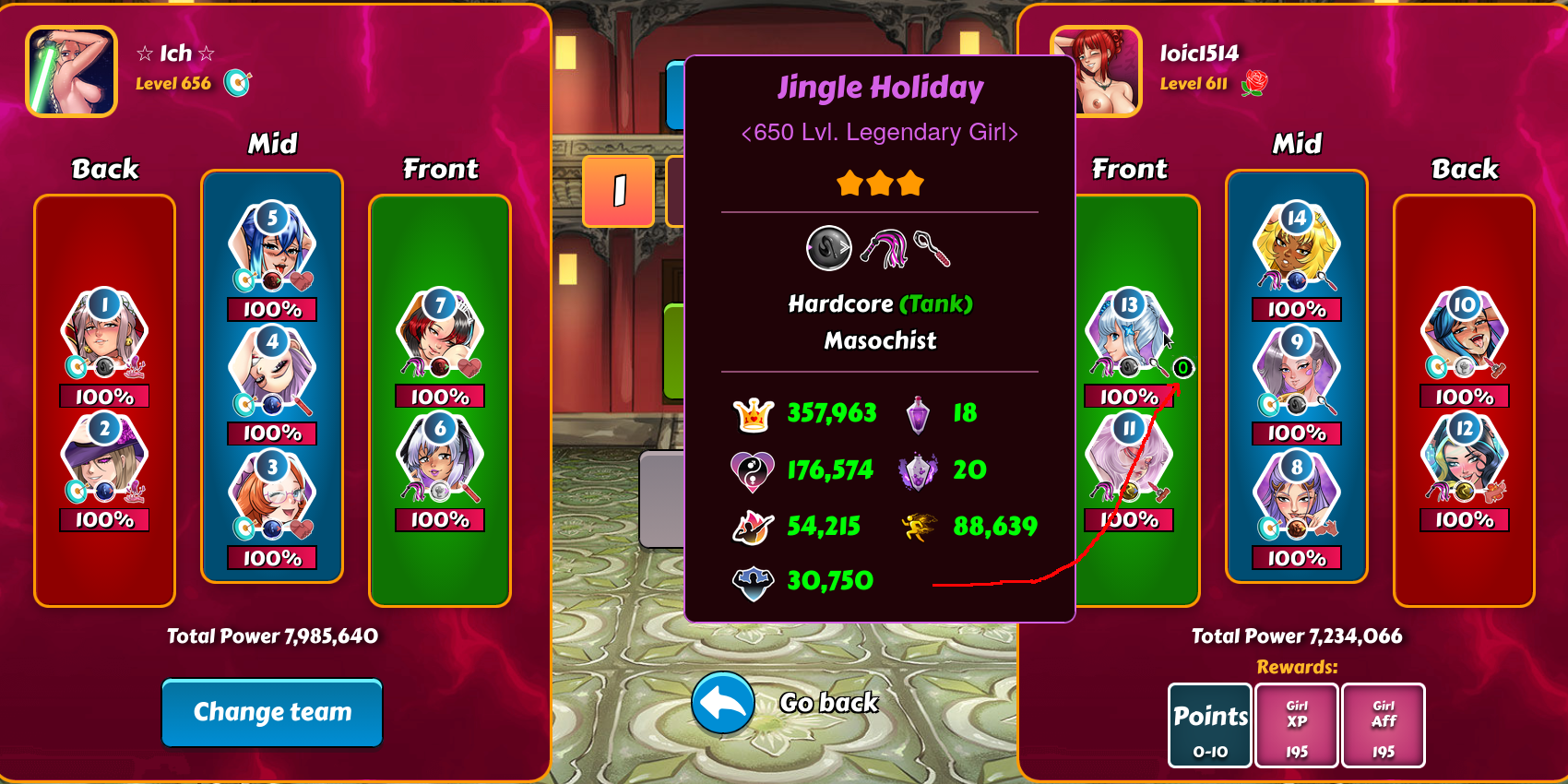
Task: Open Ich's player avatar
Action: [x=72, y=71]
